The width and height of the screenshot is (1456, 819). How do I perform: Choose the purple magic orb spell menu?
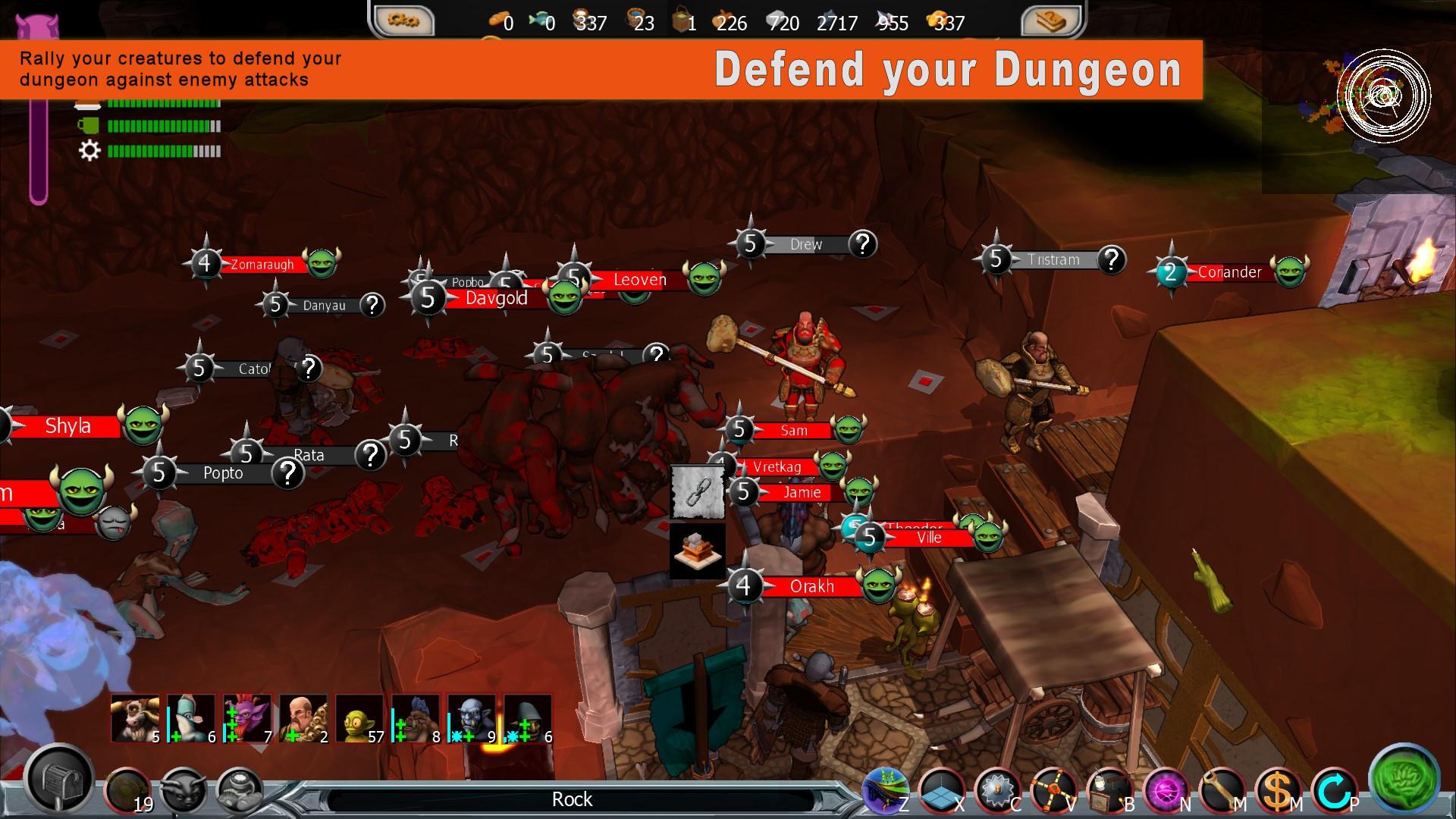click(x=1166, y=792)
